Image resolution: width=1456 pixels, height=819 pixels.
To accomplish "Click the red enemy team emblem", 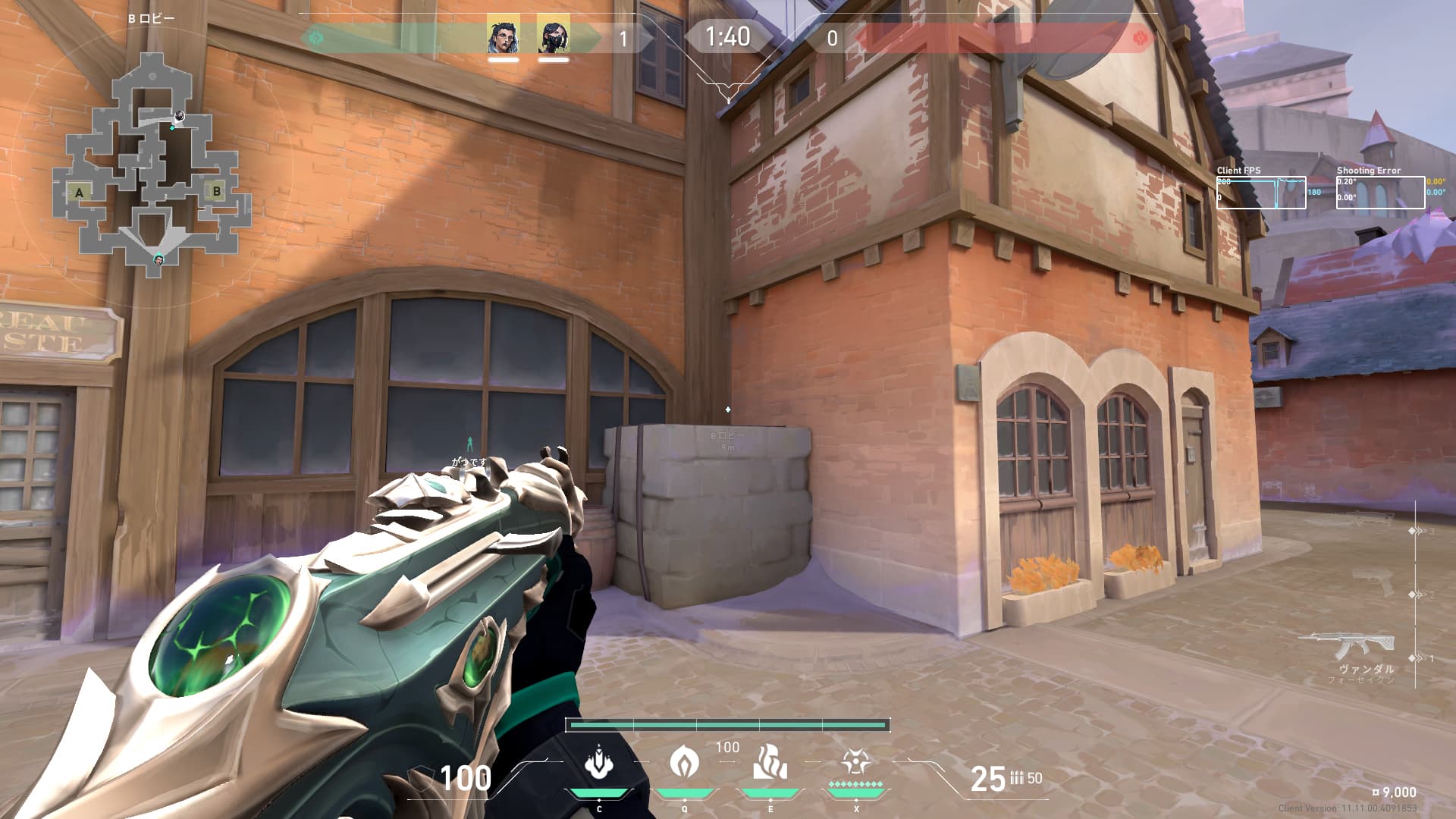I will tap(1139, 37).
